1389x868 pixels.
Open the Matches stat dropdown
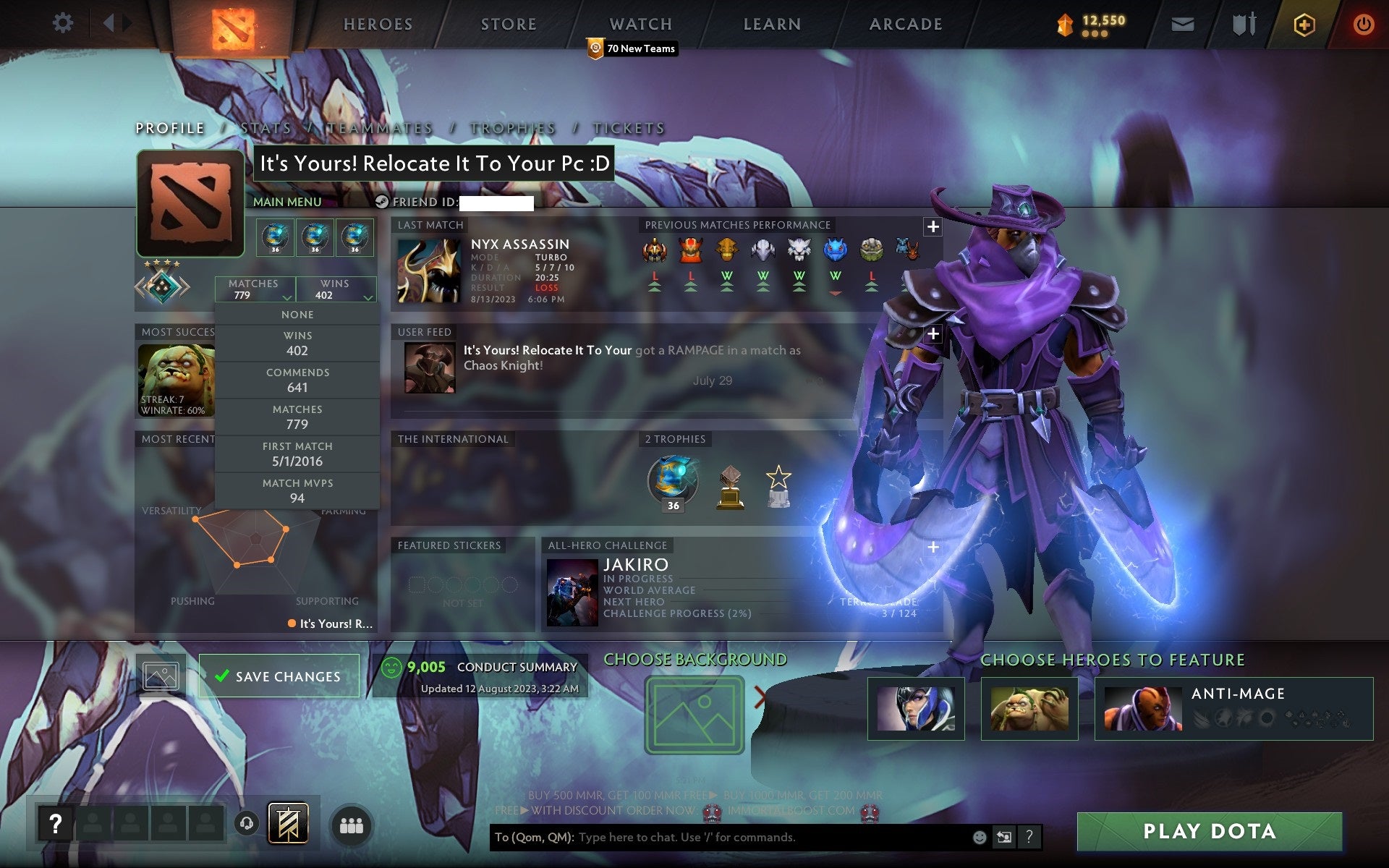254,289
